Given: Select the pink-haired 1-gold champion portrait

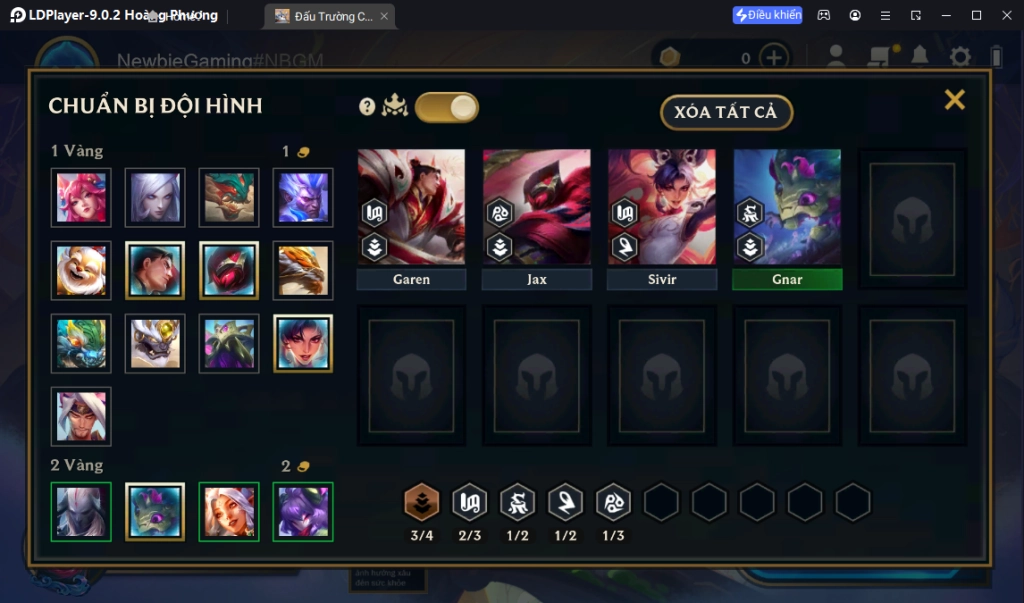Looking at the screenshot, I should [81, 197].
